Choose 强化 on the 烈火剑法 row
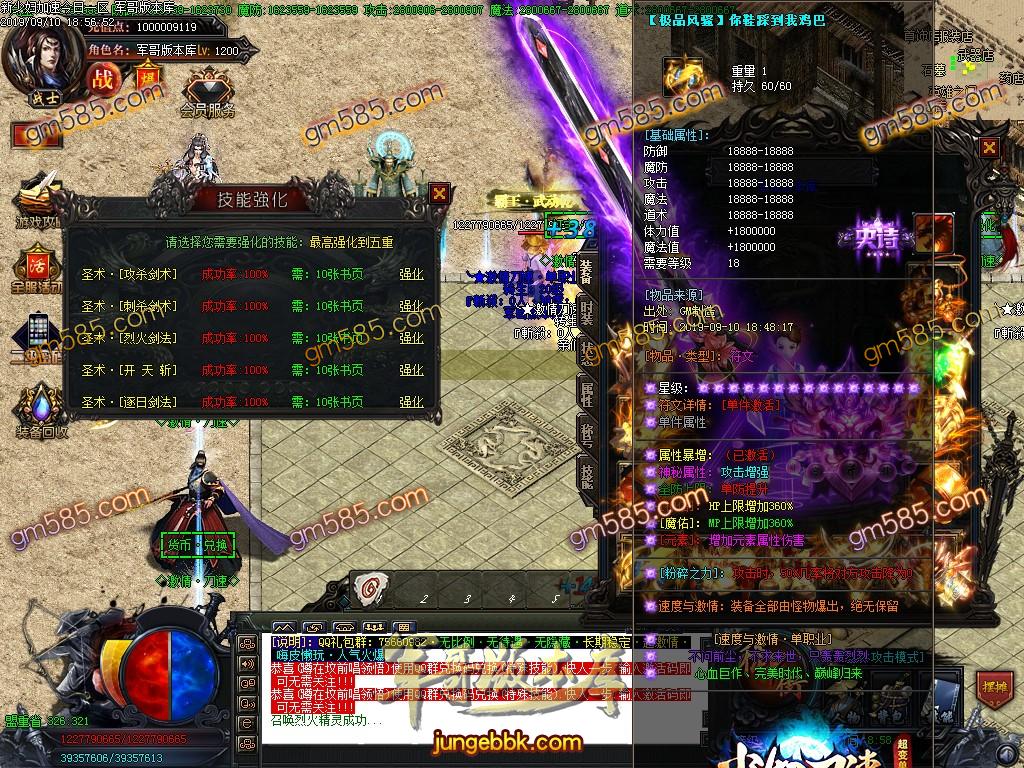 pos(411,338)
